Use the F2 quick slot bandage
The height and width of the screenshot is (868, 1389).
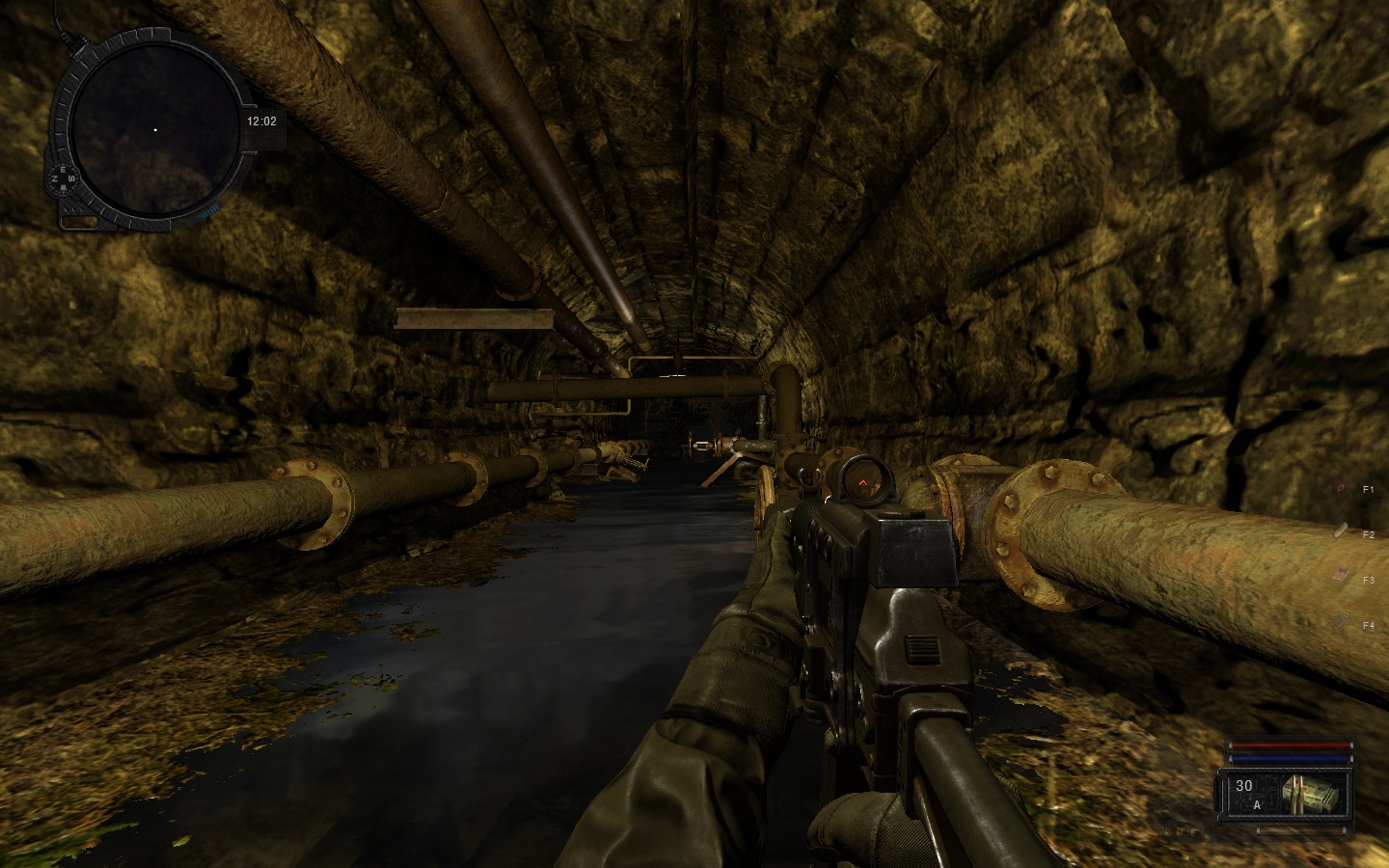coord(1341,529)
